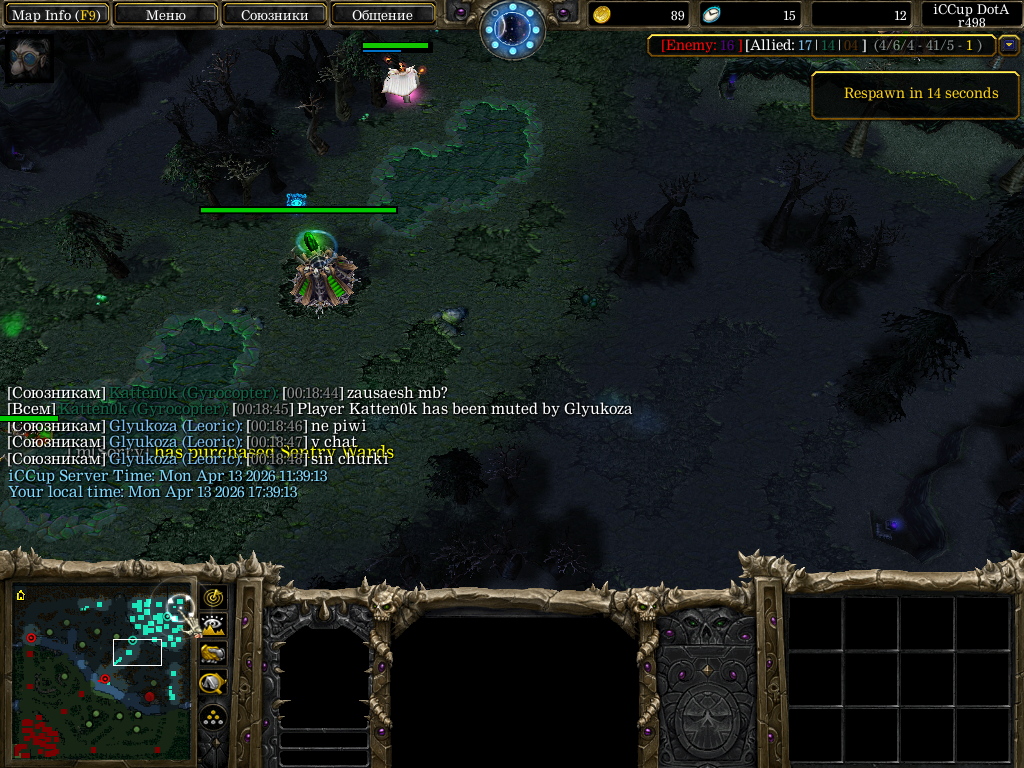Activate the minimap signal ping button
The width and height of the screenshot is (1024, 768).
click(213, 598)
